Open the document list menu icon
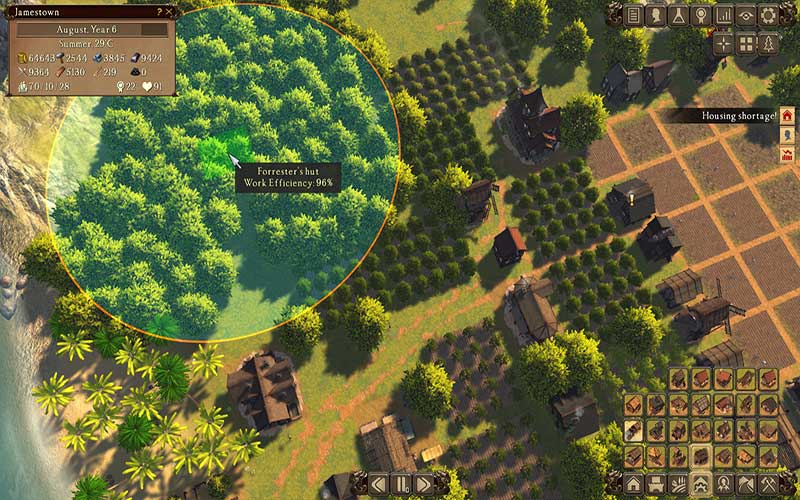This screenshot has height=500, width=800. (x=632, y=15)
